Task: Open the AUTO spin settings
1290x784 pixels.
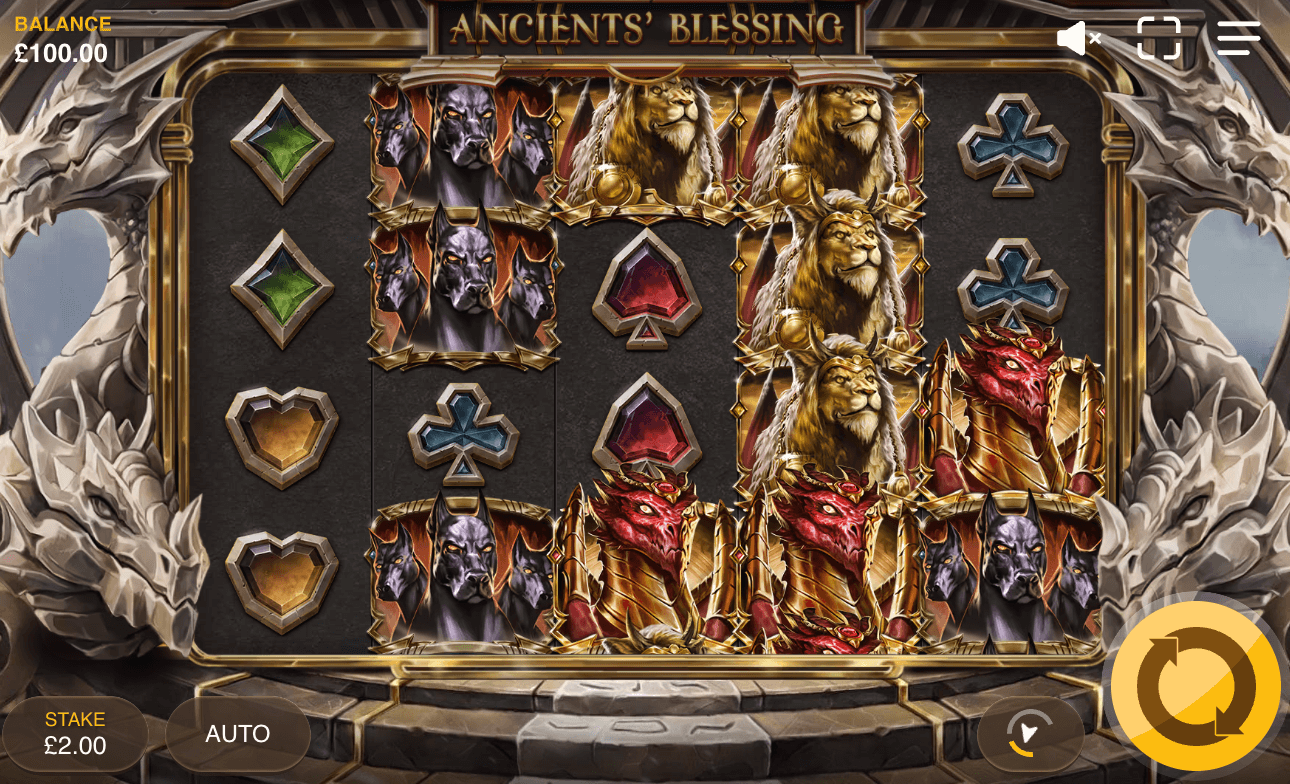Action: [237, 734]
